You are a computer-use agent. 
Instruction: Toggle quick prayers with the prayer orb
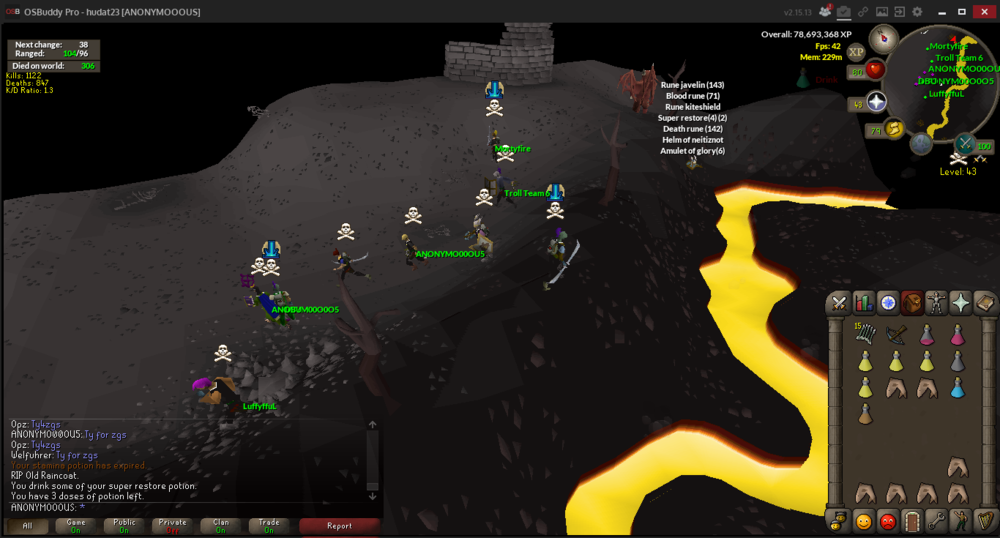tap(877, 102)
